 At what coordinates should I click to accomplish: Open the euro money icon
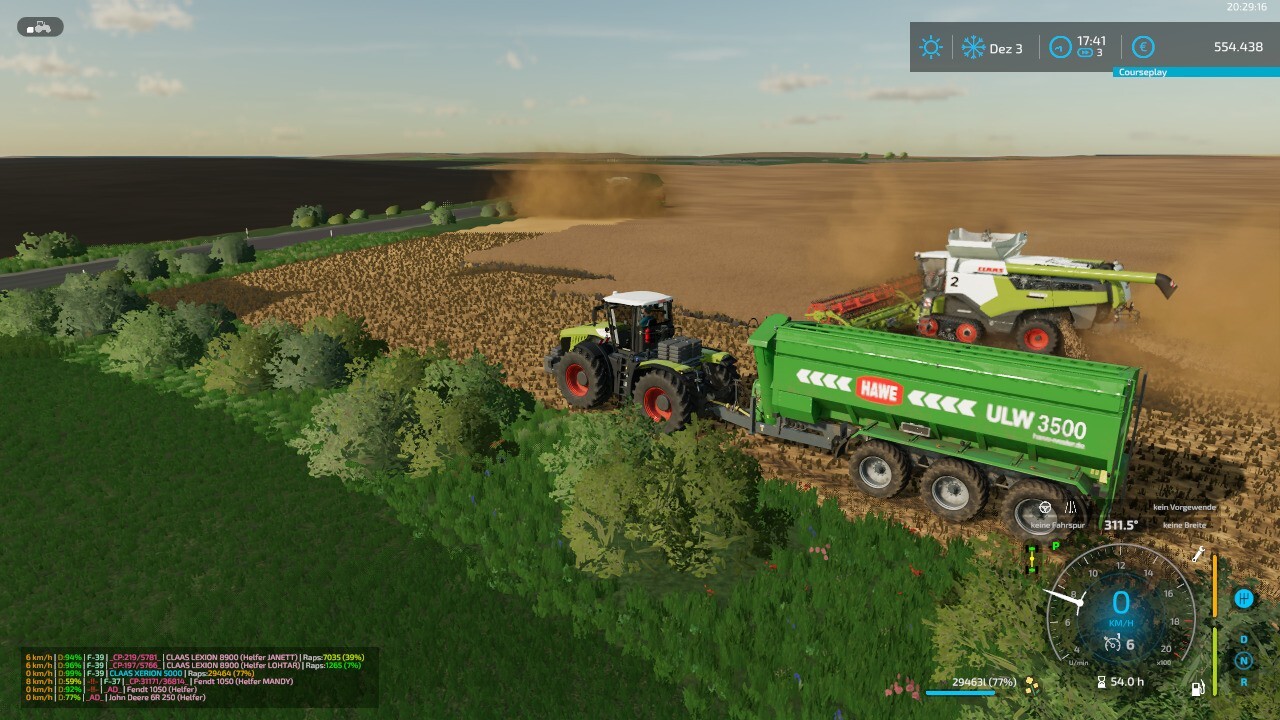1143,47
